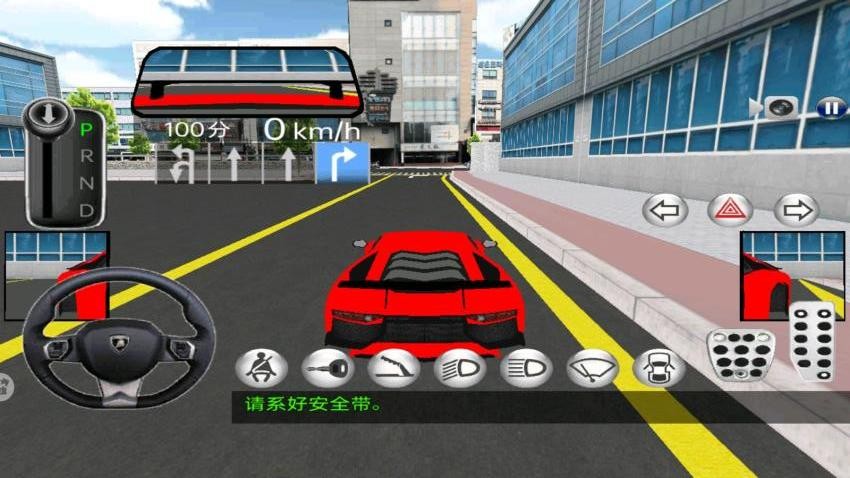850x478 pixels.
Task: Activate the right turn signal arrow
Action: click(797, 210)
